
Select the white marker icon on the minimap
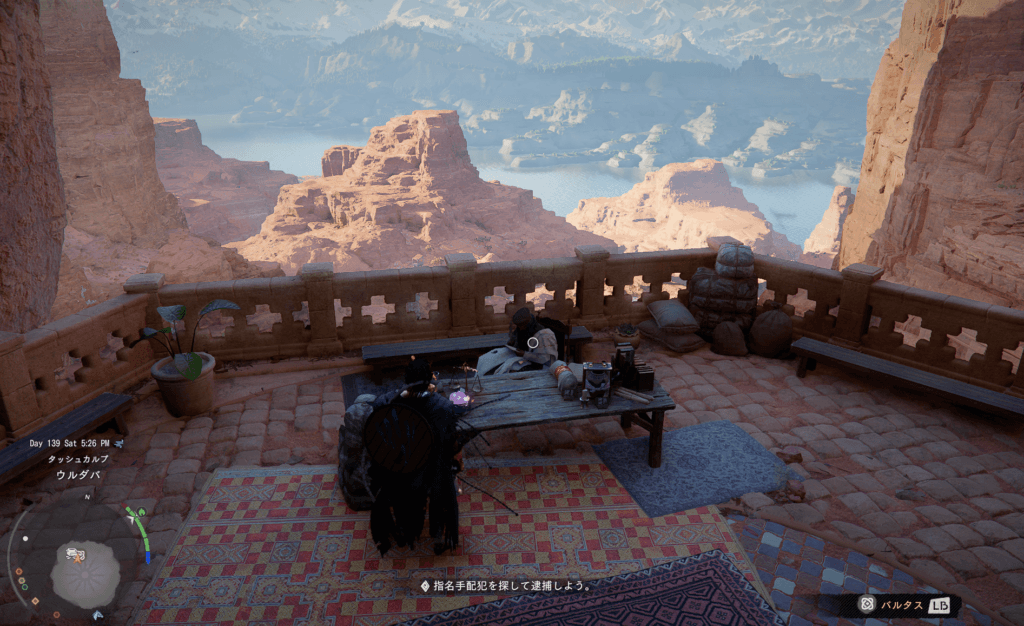point(74,554)
